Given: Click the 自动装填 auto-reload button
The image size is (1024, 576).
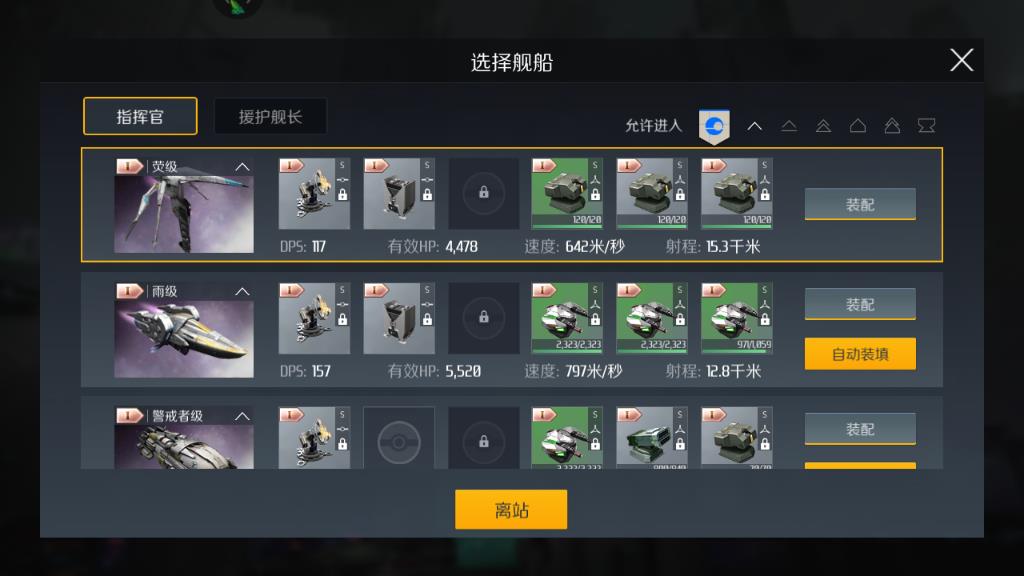Looking at the screenshot, I should (x=860, y=353).
